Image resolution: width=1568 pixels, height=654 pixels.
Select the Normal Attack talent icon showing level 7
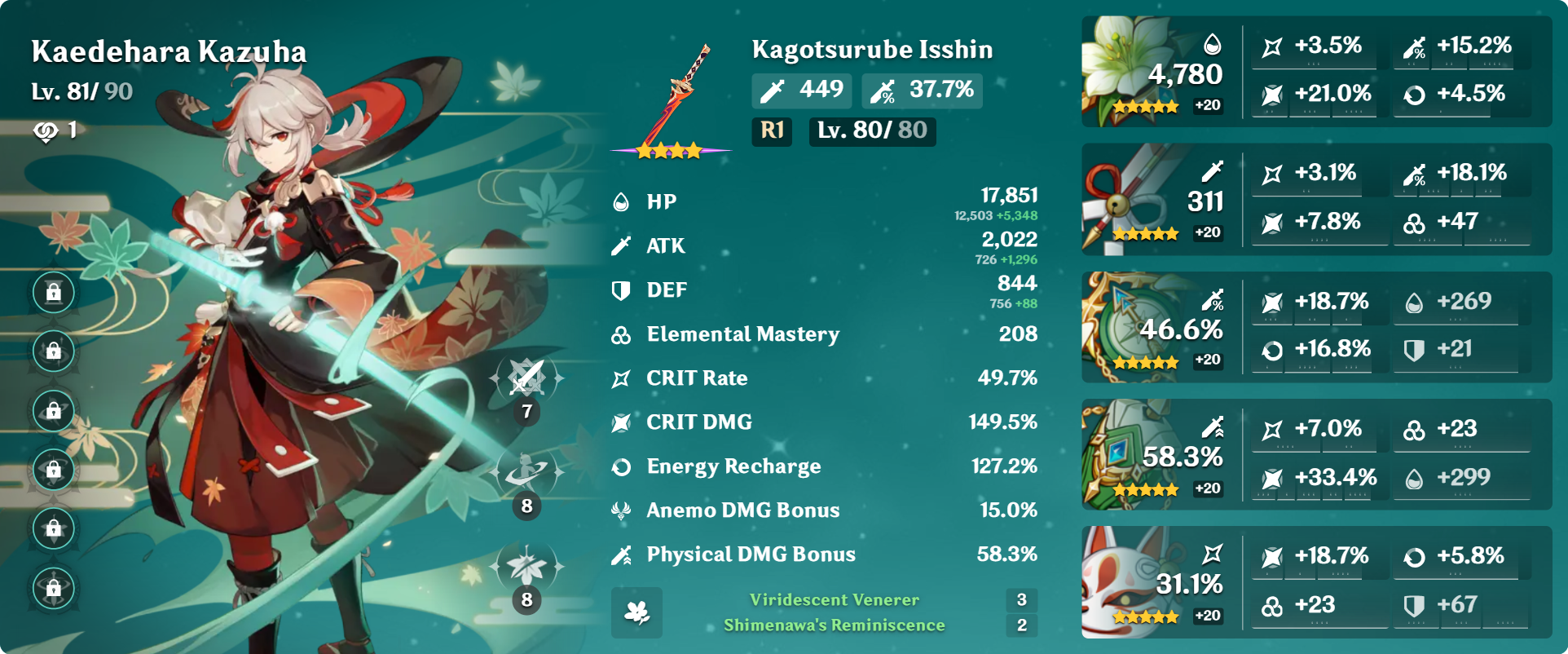point(526,378)
